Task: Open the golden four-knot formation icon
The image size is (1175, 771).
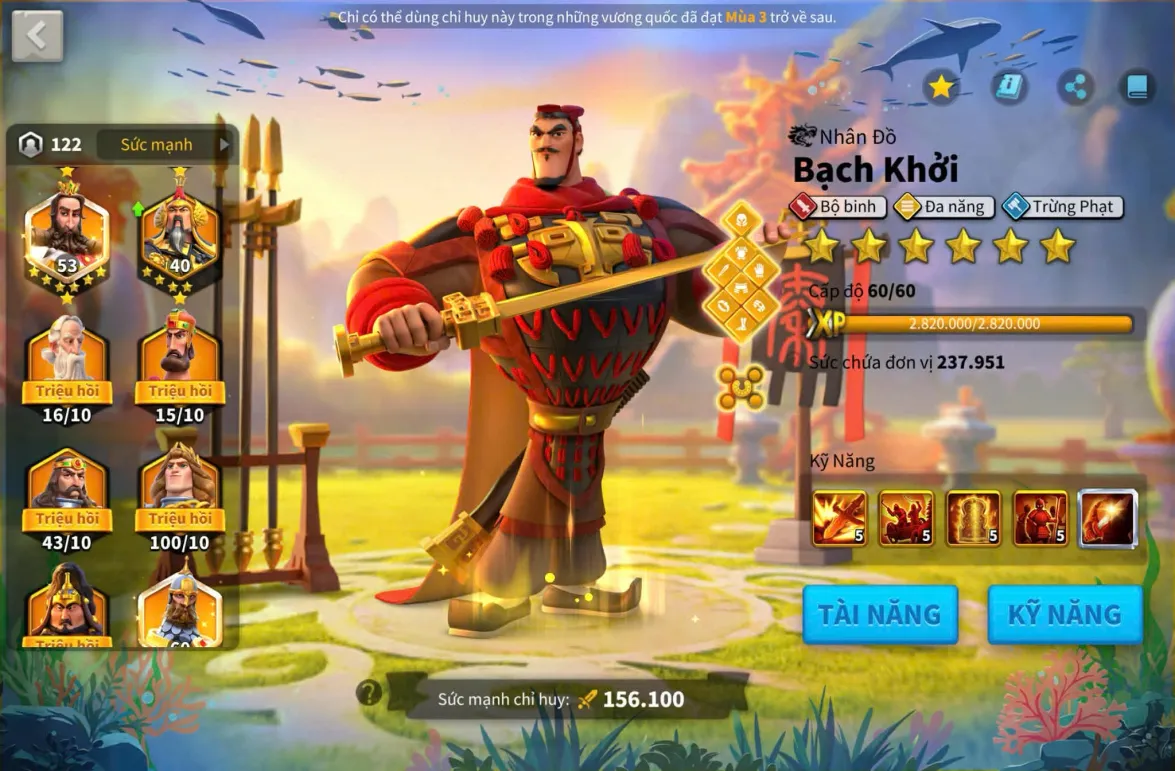Action: pyautogui.click(x=740, y=387)
